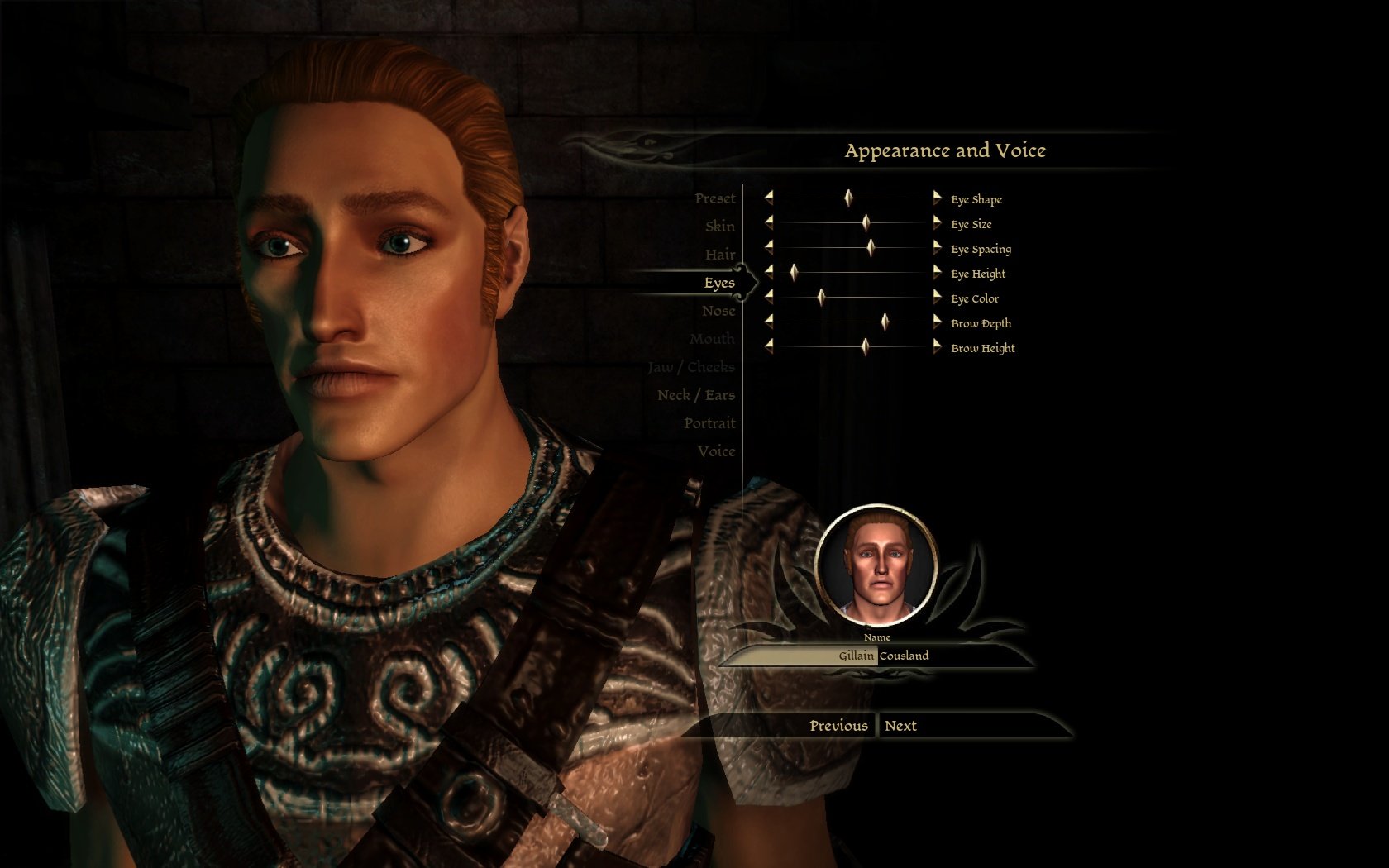Increase Brow Depth with right arrow
The image size is (1389, 868).
[937, 322]
